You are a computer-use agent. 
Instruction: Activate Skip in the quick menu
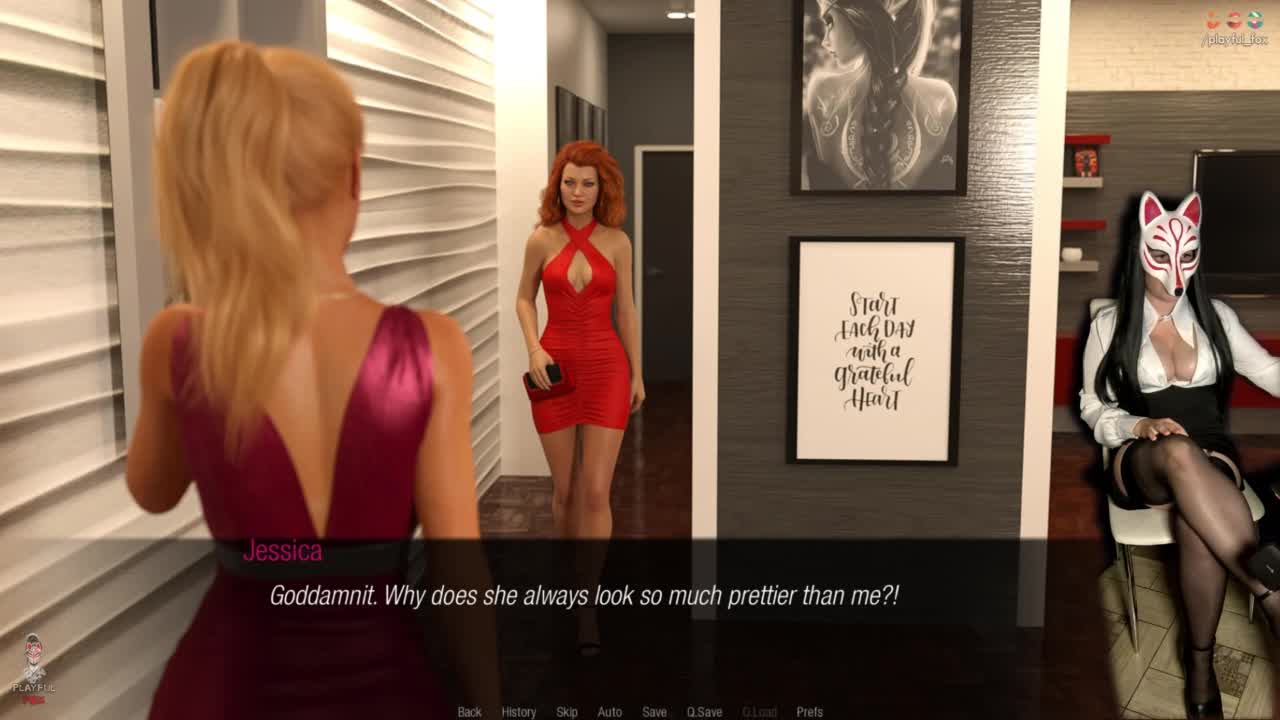tap(567, 712)
